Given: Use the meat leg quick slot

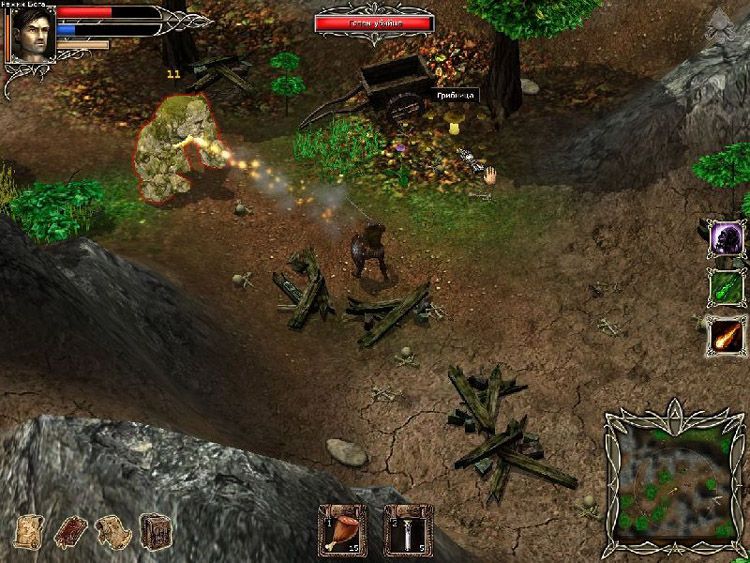Looking at the screenshot, I should click(x=342, y=531).
